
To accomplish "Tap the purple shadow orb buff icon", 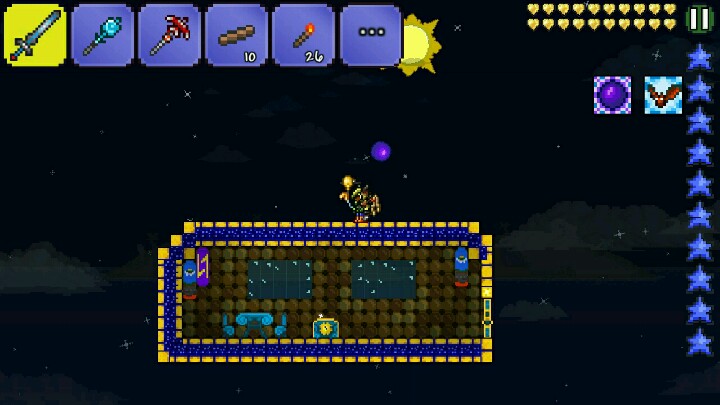I will [x=612, y=95].
